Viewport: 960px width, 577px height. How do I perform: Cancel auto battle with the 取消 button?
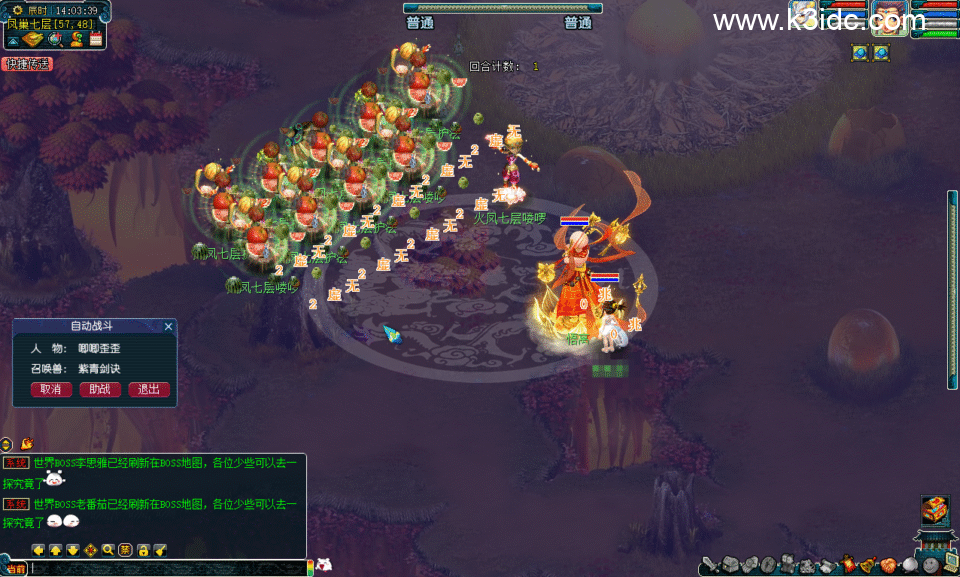pos(50,389)
